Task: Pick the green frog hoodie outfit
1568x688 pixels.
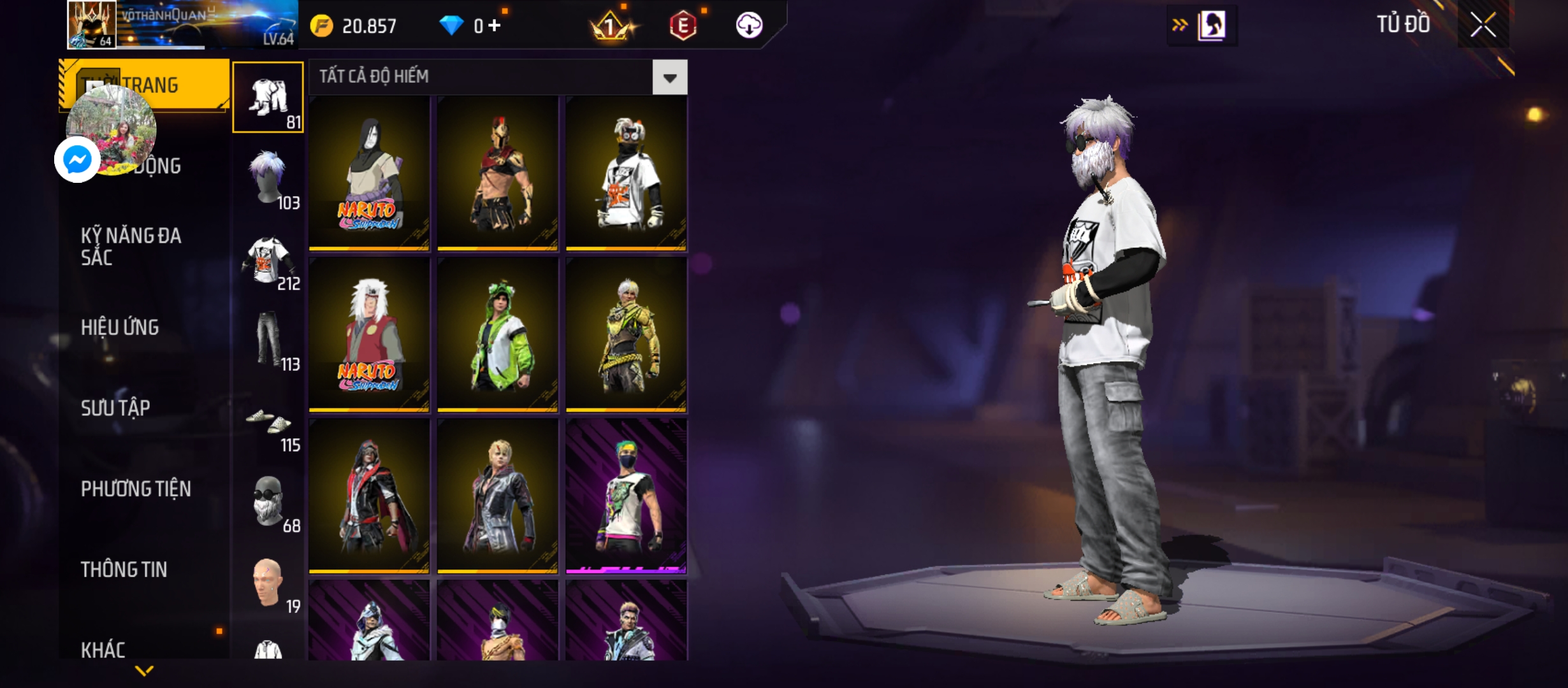Action: (498, 335)
